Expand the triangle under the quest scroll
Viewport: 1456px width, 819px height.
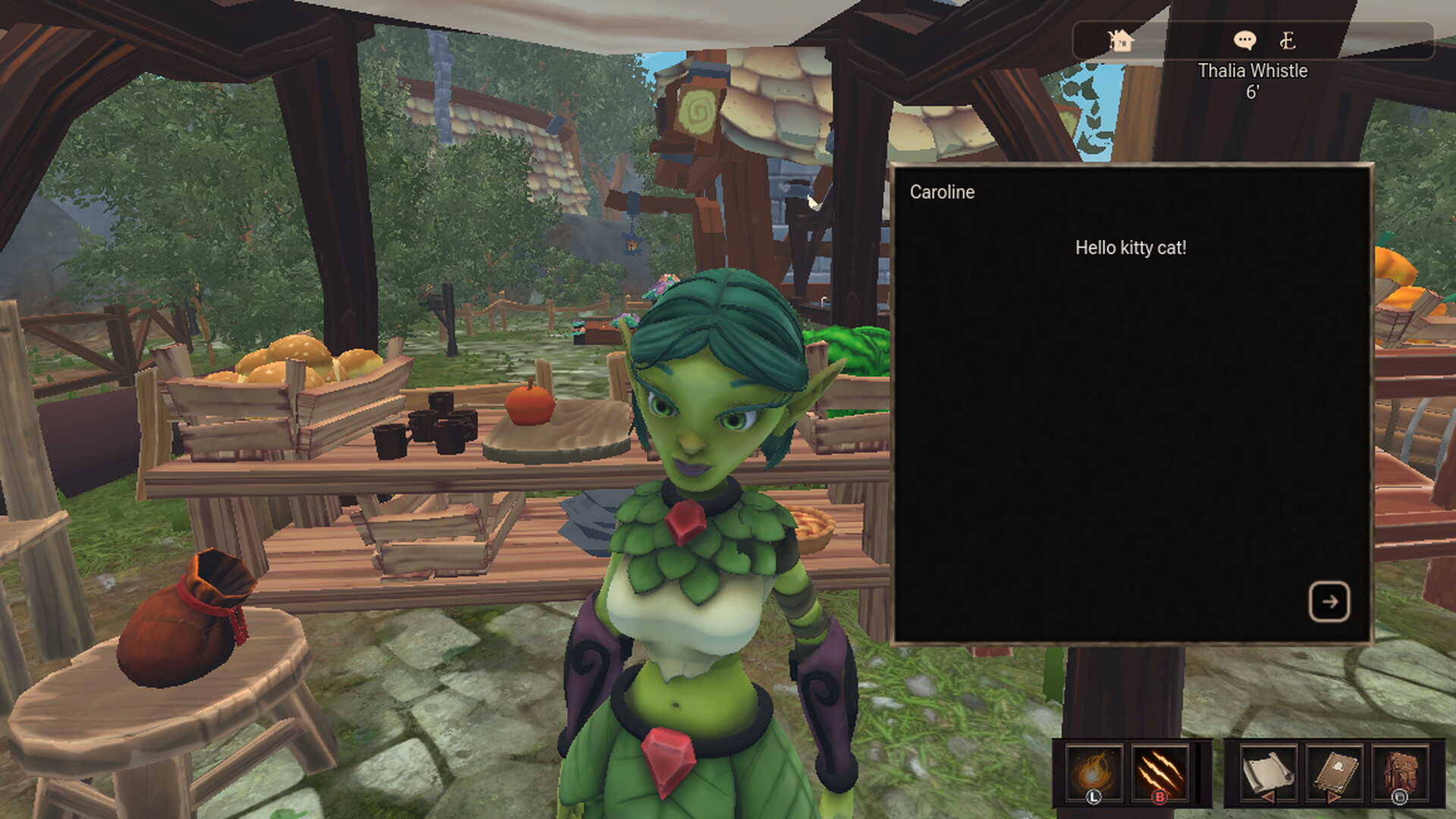pyautogui.click(x=1268, y=799)
